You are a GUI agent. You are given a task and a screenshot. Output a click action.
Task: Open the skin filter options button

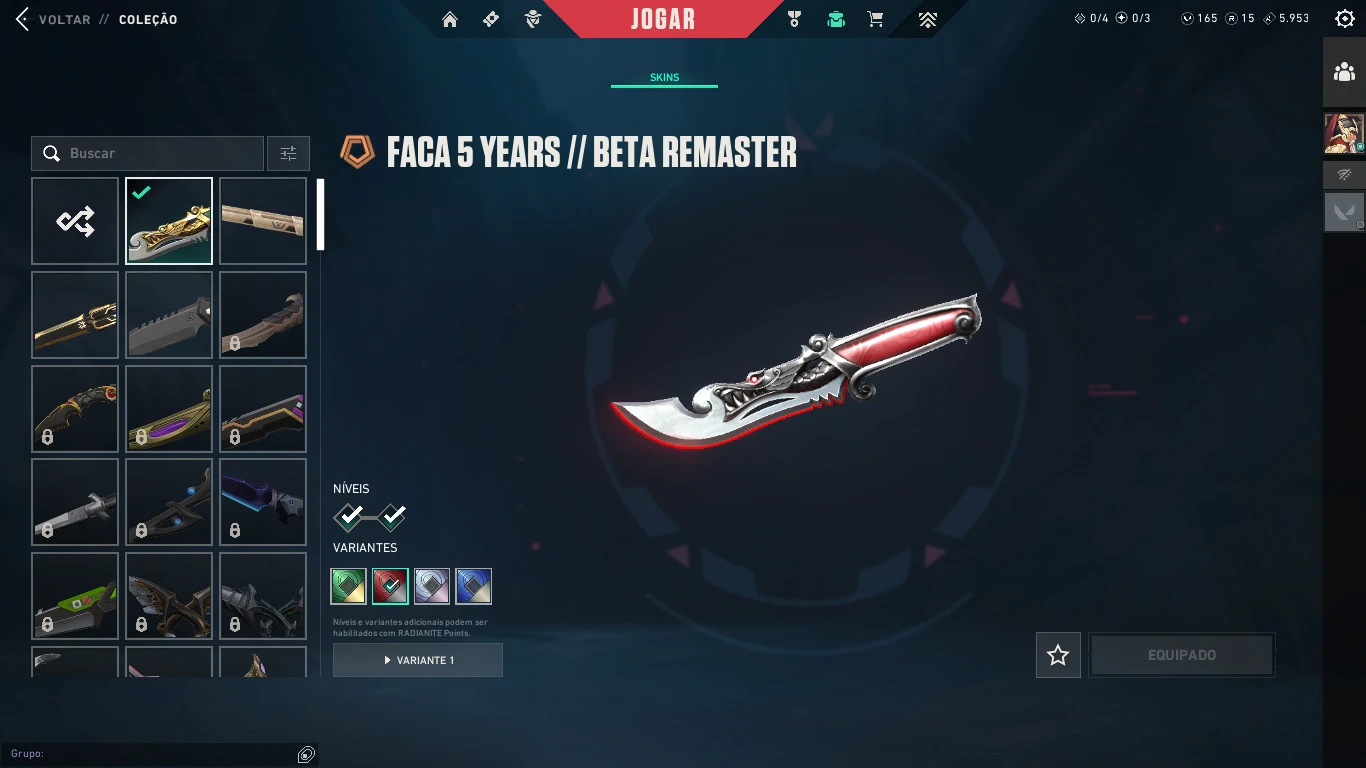point(288,154)
